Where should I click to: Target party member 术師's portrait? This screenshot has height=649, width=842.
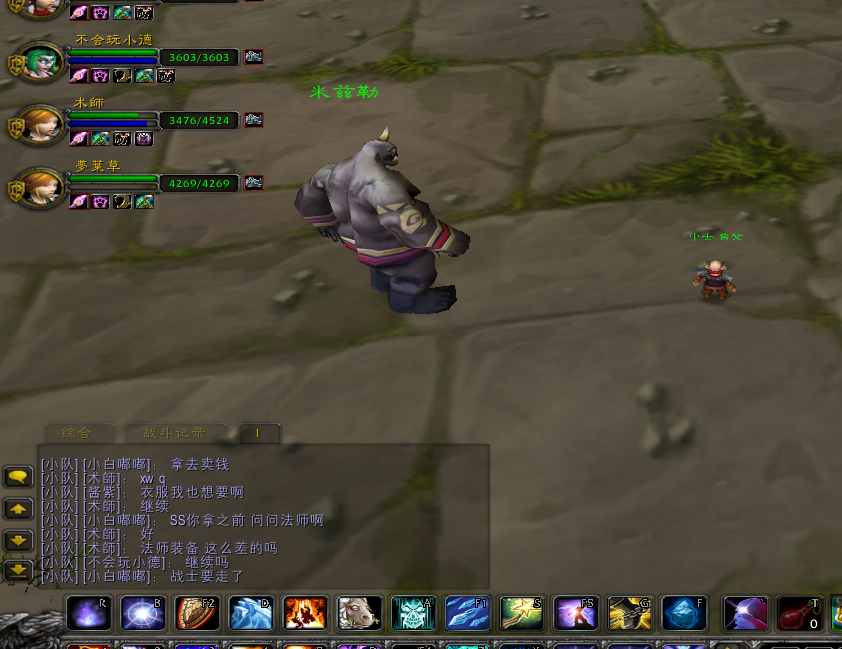(41, 126)
